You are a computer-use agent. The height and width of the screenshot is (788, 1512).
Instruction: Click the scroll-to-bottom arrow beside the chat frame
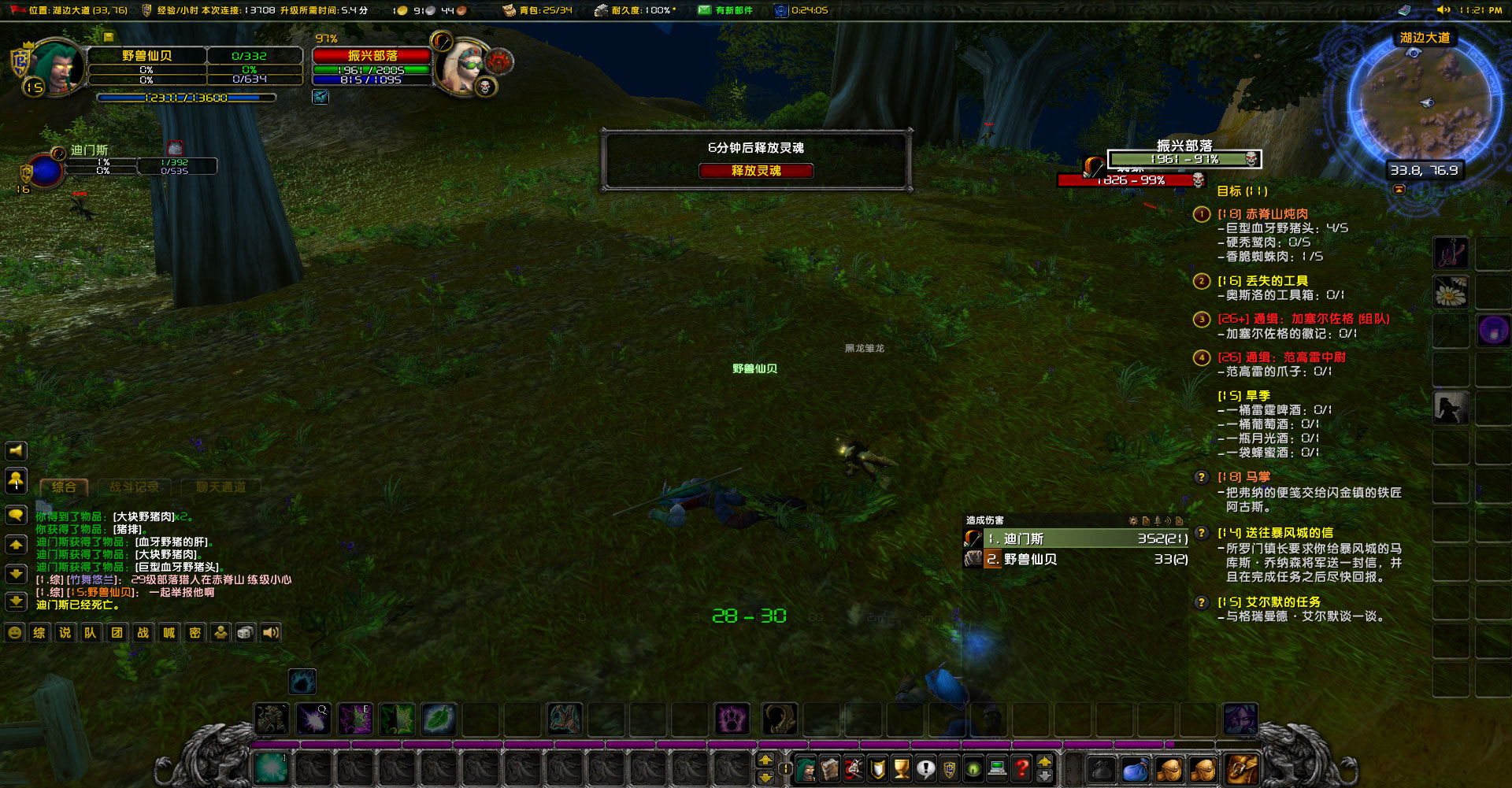pyautogui.click(x=17, y=602)
